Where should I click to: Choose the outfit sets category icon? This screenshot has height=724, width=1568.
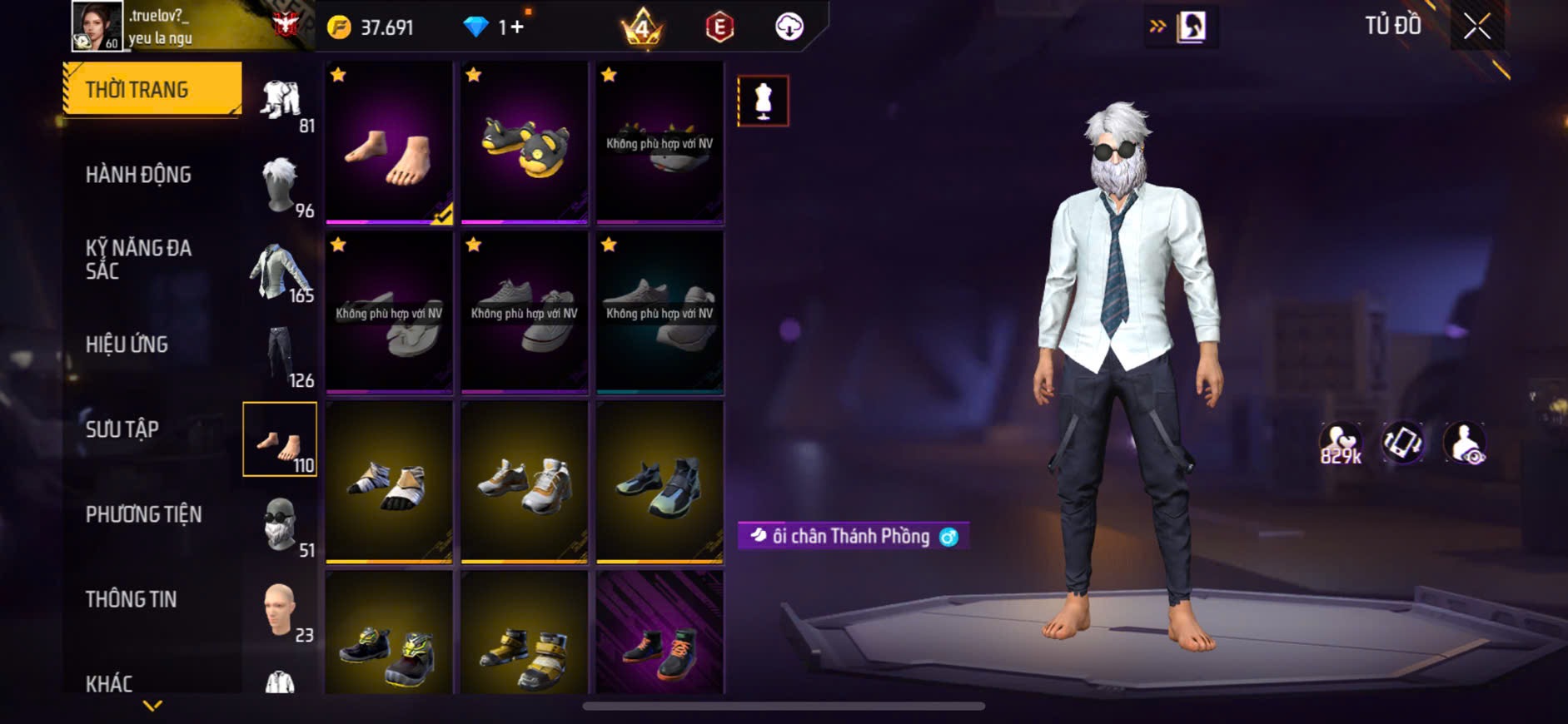(281, 102)
